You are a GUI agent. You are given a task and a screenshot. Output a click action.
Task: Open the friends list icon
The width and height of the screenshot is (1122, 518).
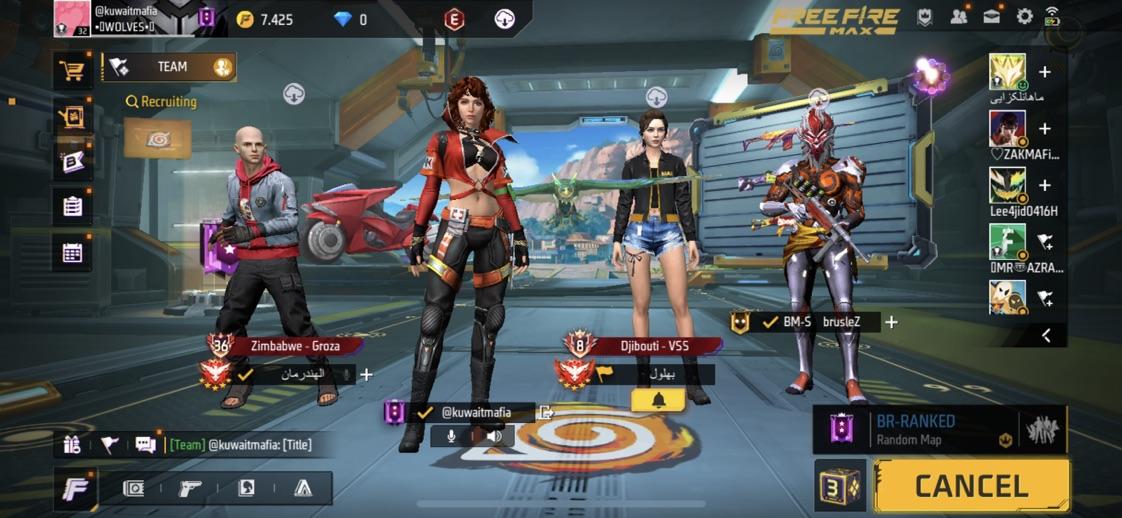[959, 17]
